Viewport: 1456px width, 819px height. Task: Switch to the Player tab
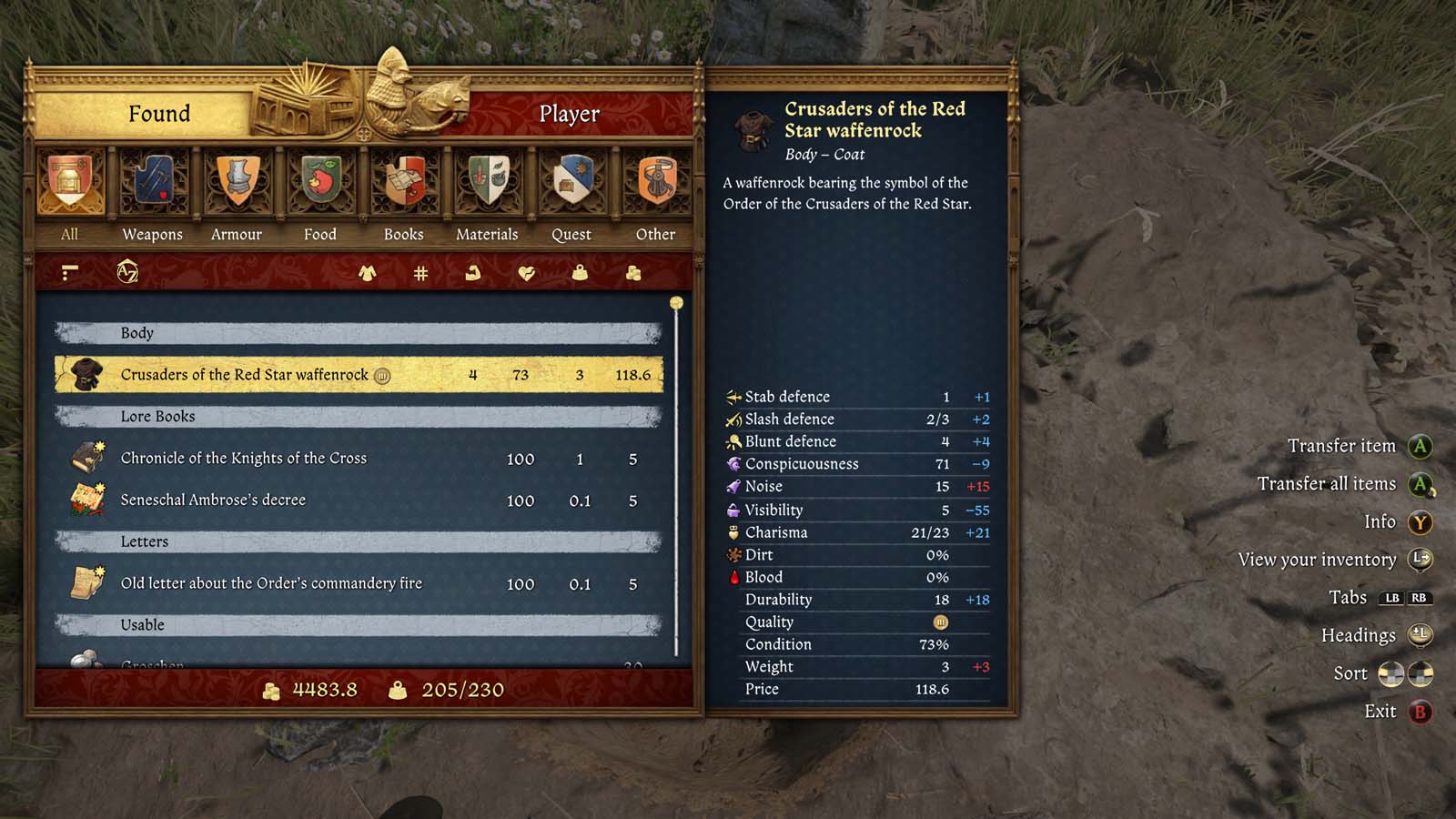571,114
